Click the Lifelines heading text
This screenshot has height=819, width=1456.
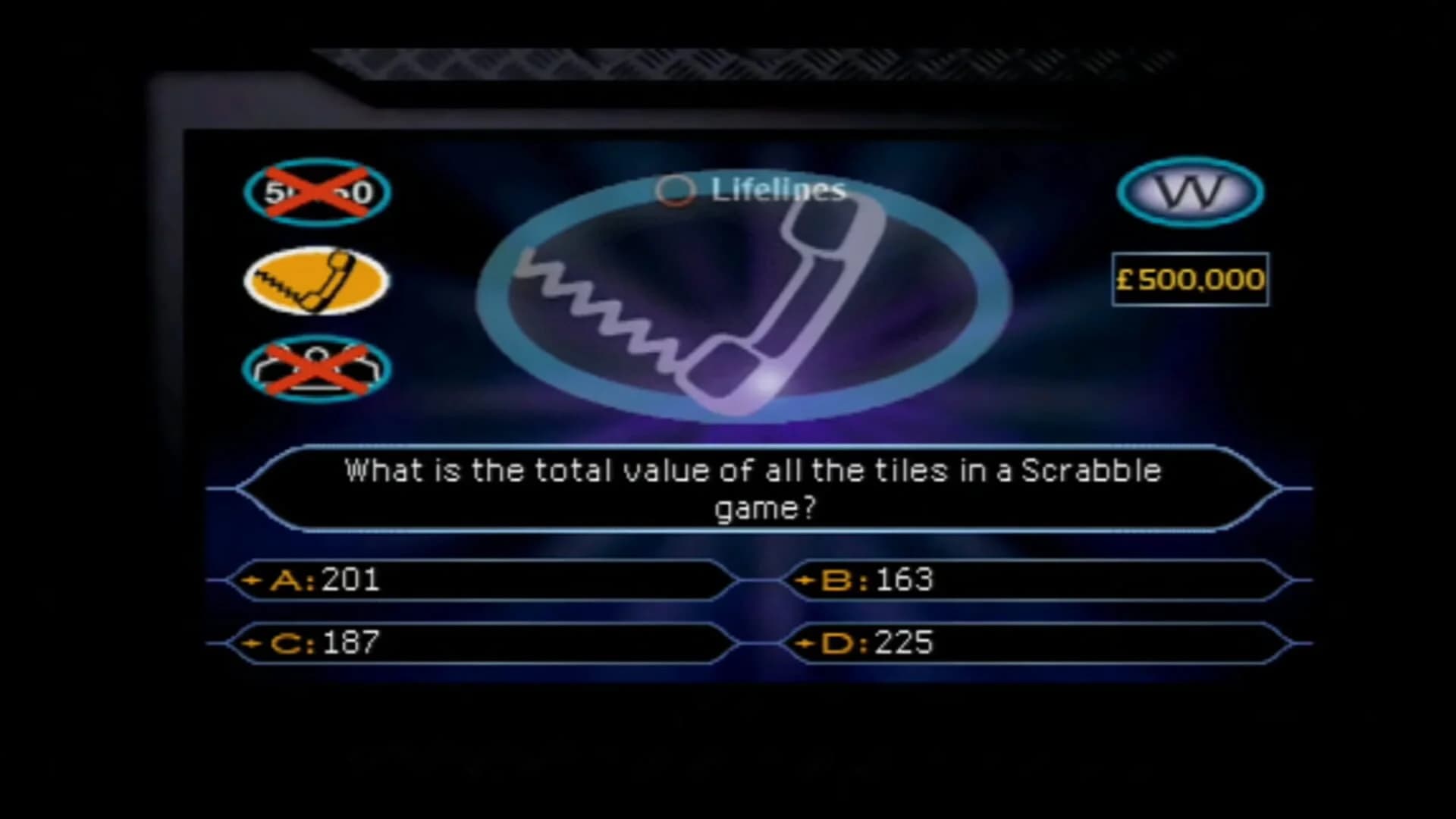777,190
